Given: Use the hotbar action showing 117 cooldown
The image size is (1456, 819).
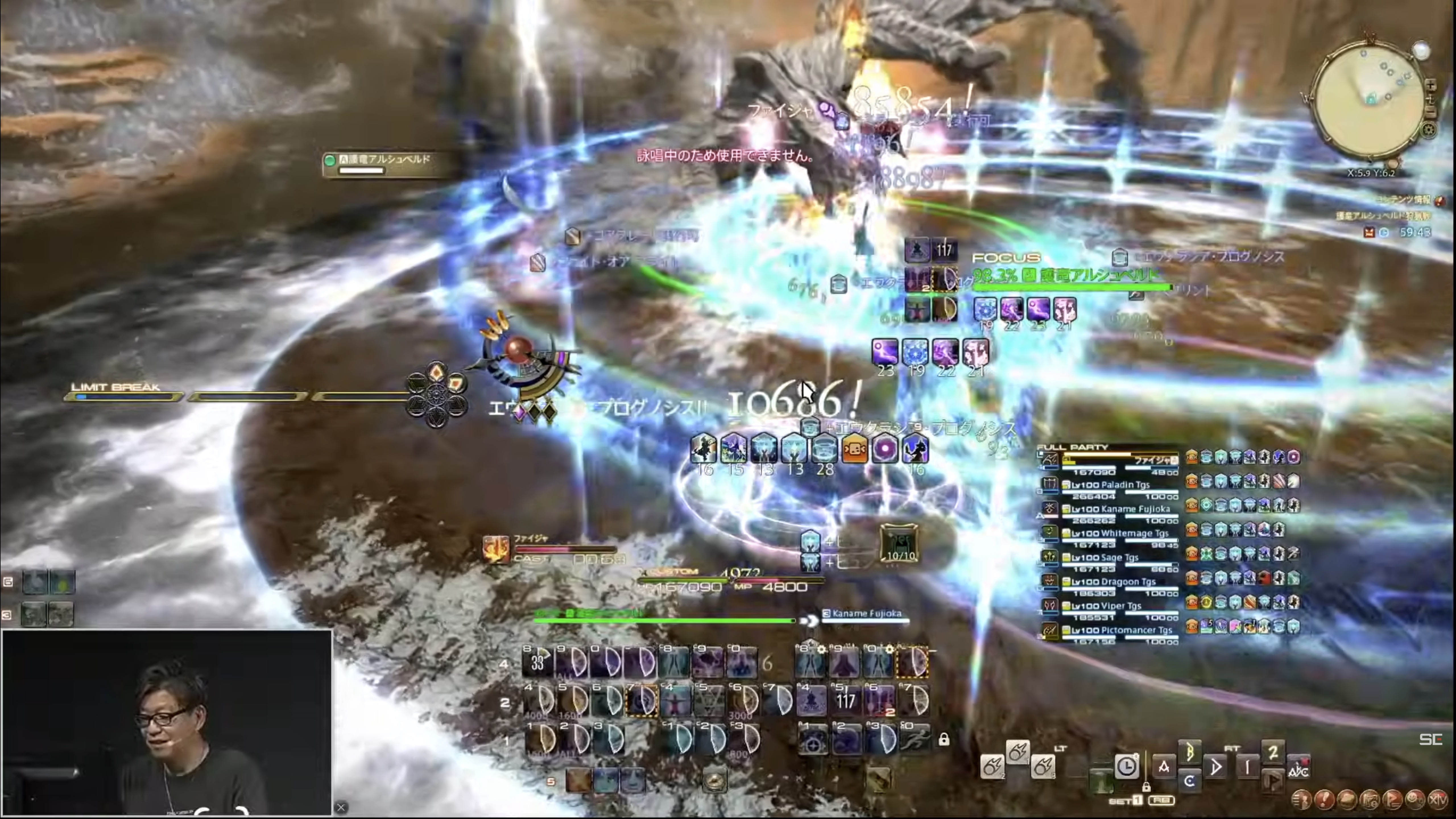Looking at the screenshot, I should [845, 702].
